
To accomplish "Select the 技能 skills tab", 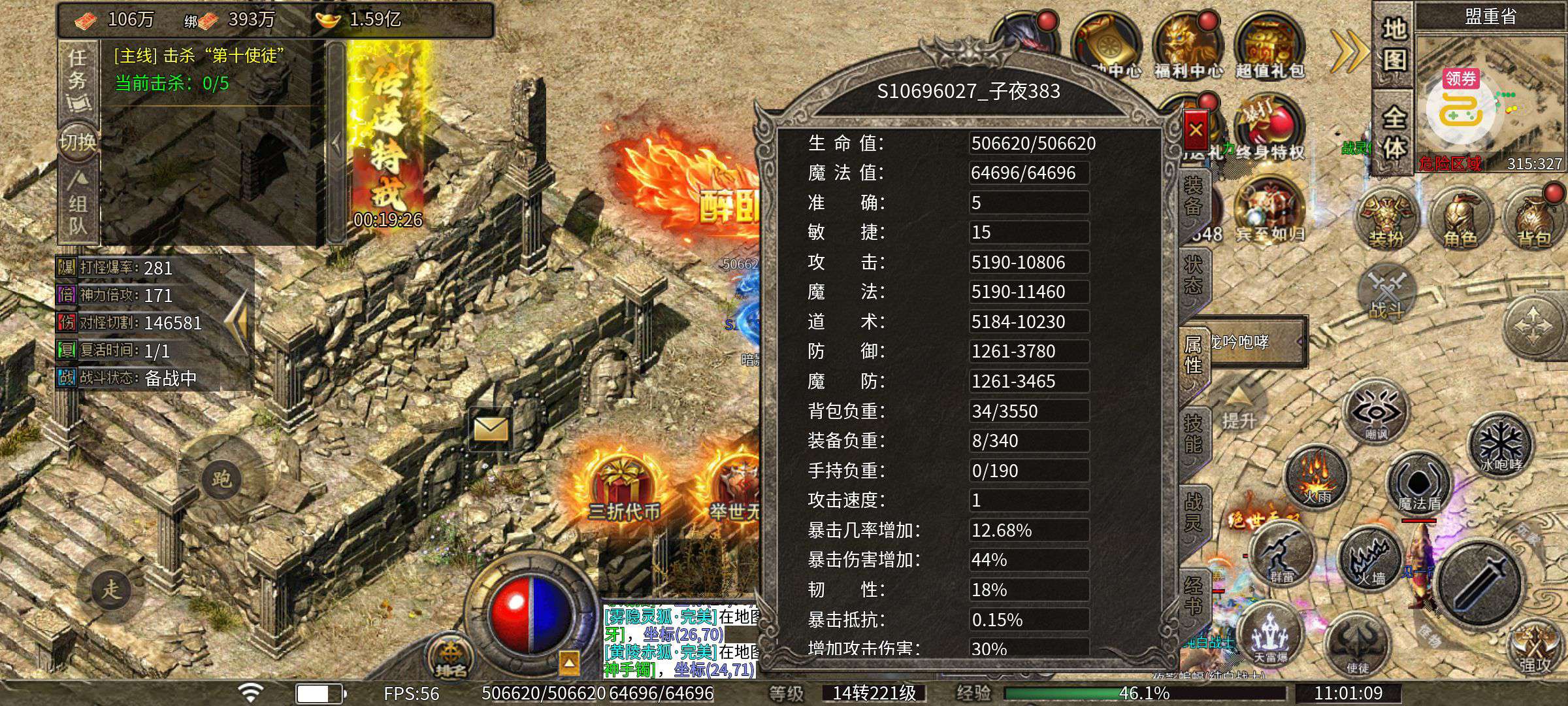I will [1194, 433].
